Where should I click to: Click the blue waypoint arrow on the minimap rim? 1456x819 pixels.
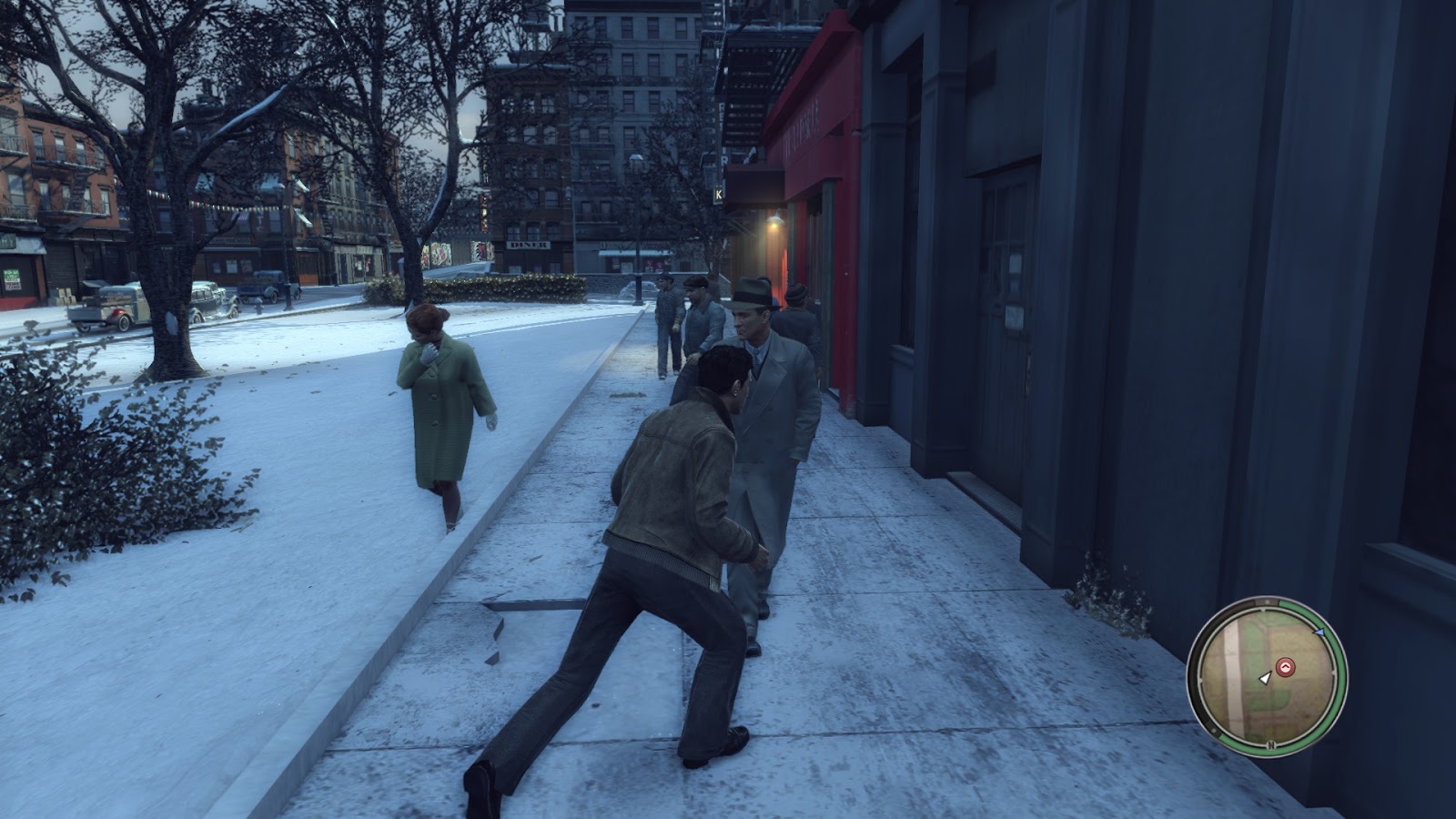click(x=1319, y=632)
